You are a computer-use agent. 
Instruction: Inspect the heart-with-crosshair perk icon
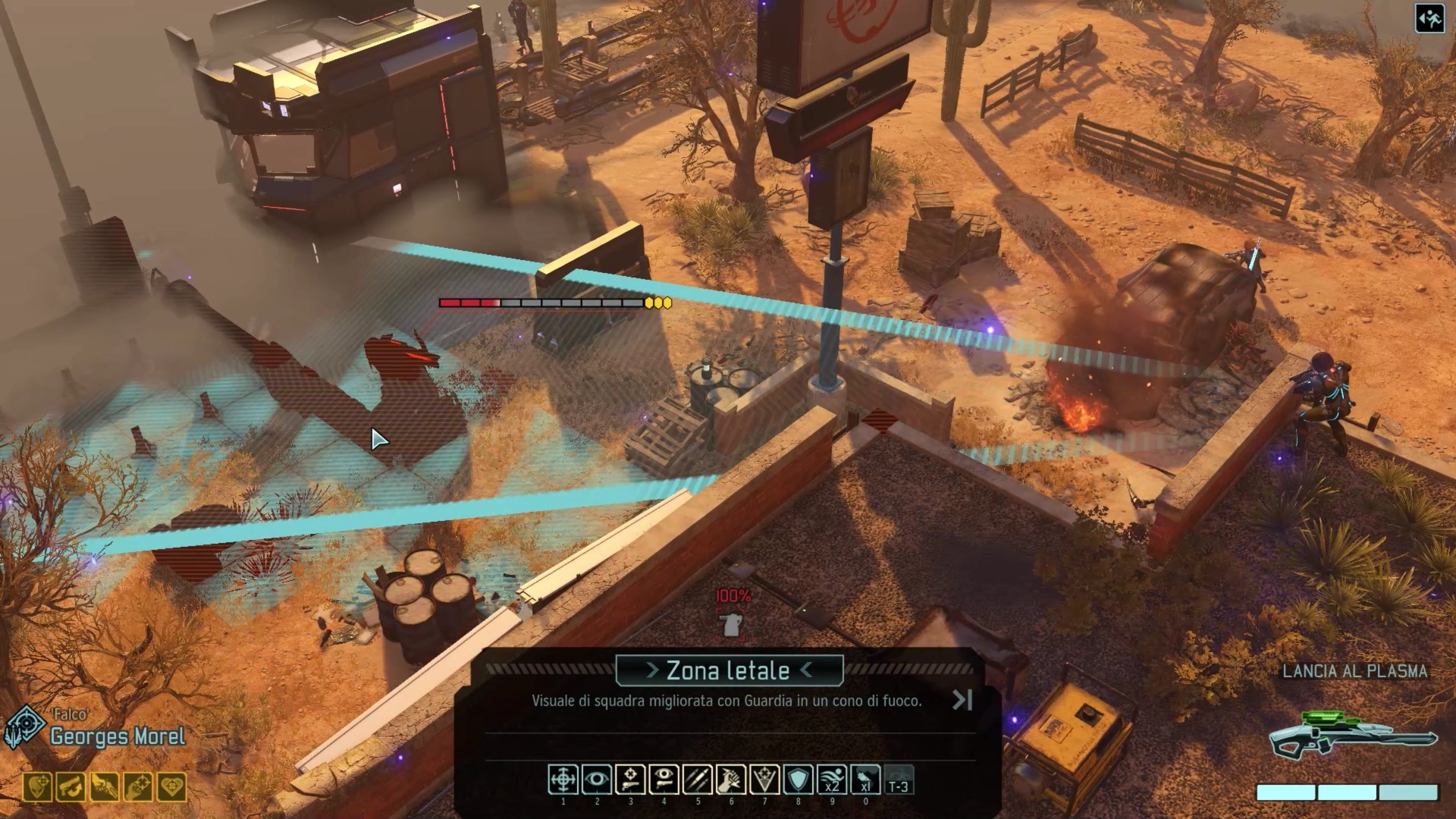point(171,788)
